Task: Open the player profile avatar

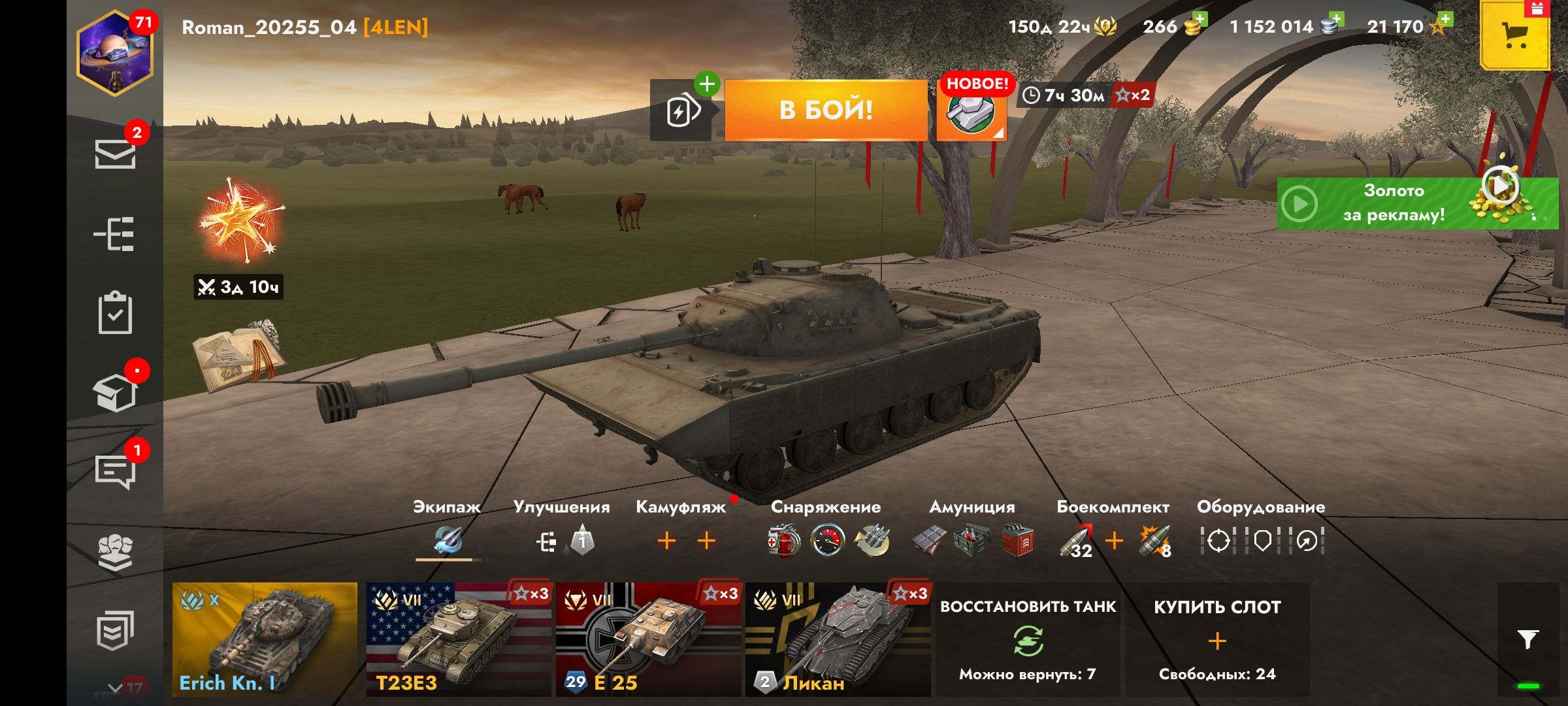Action: click(115, 54)
